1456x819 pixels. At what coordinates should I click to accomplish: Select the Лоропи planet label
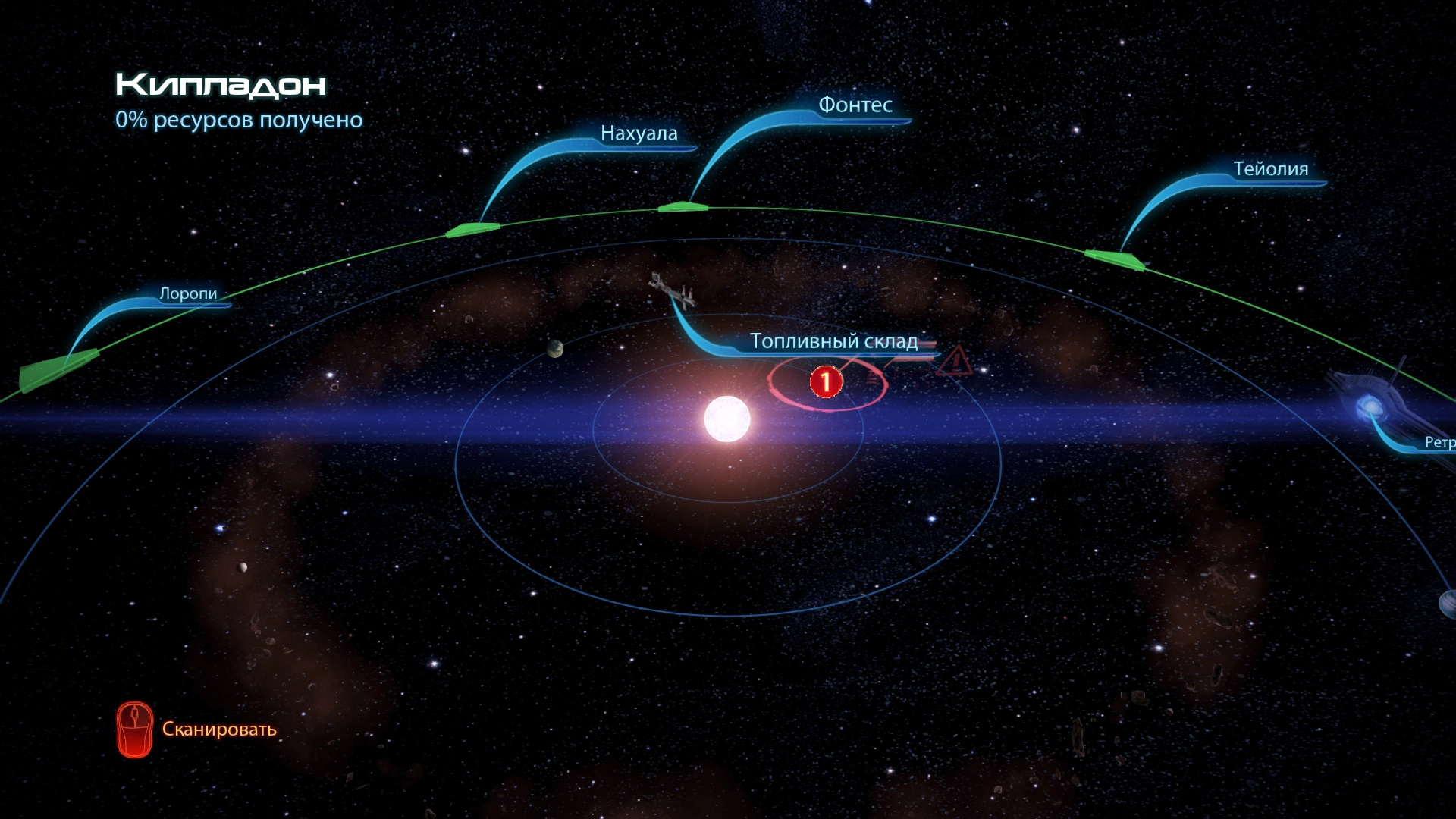pos(188,293)
